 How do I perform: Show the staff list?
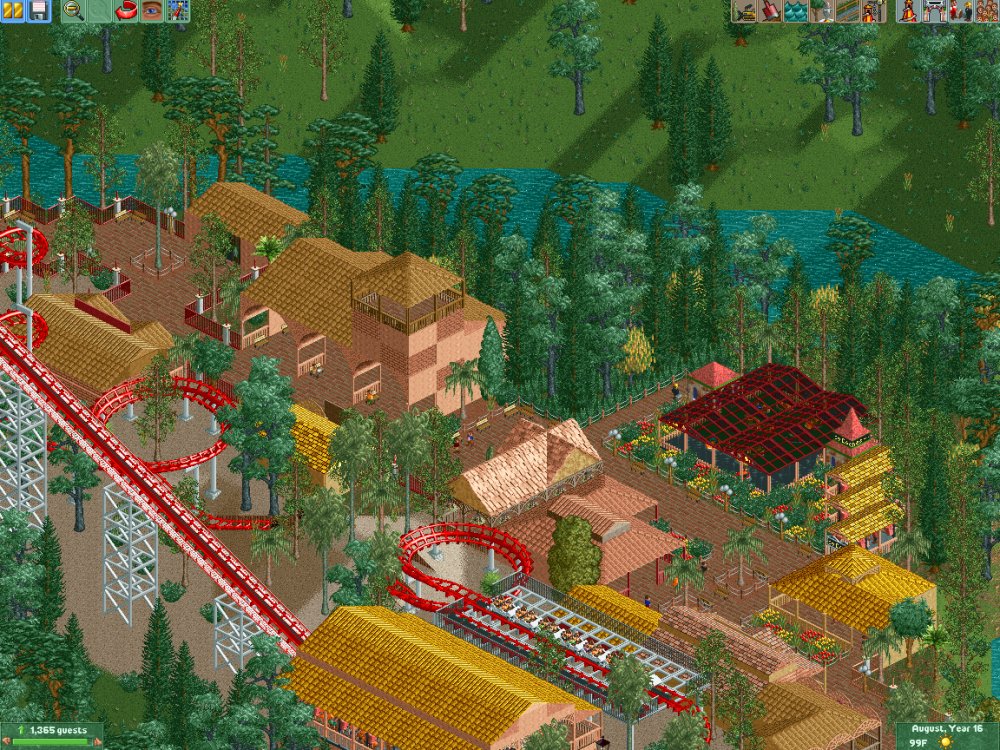(961, 11)
